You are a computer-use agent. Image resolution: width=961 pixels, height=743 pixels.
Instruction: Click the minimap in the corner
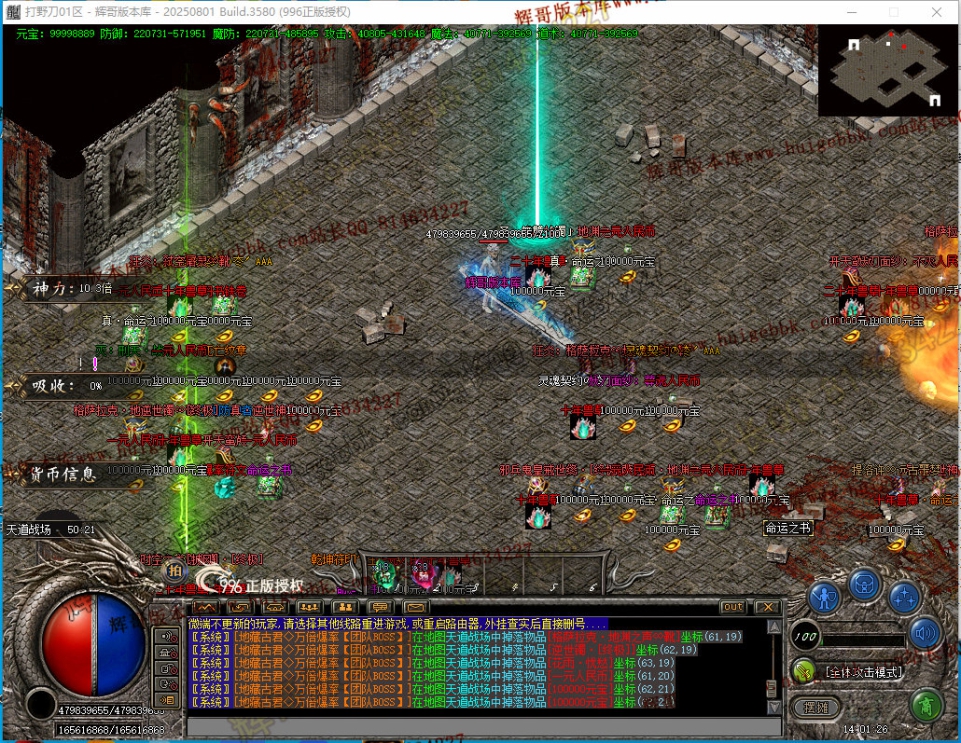[x=888, y=70]
